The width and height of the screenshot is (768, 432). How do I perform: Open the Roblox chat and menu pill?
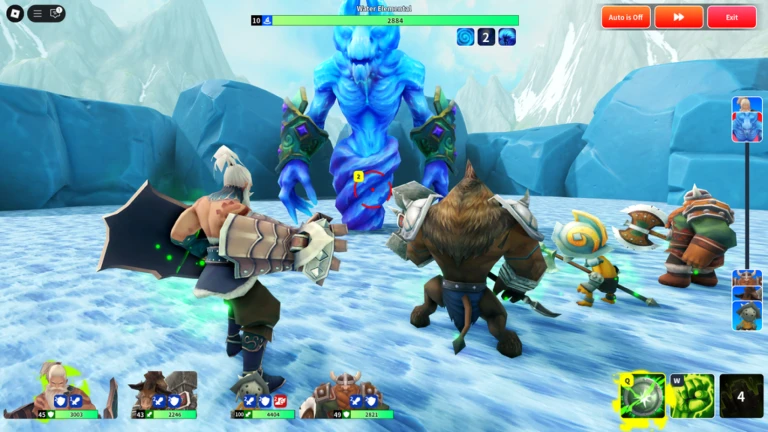tap(47, 14)
